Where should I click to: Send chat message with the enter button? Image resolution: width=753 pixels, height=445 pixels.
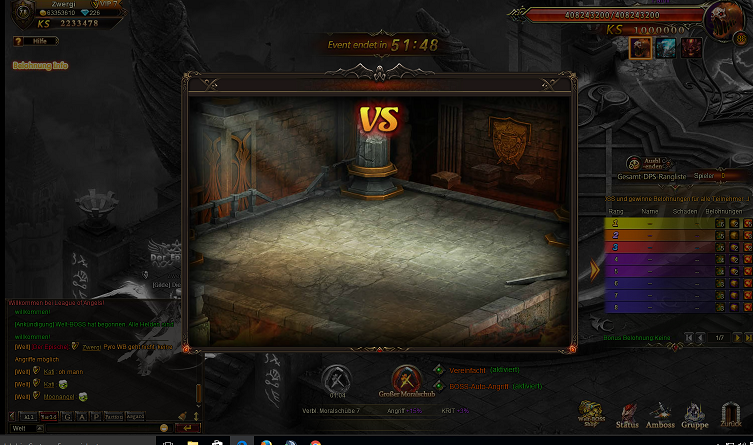click(187, 428)
